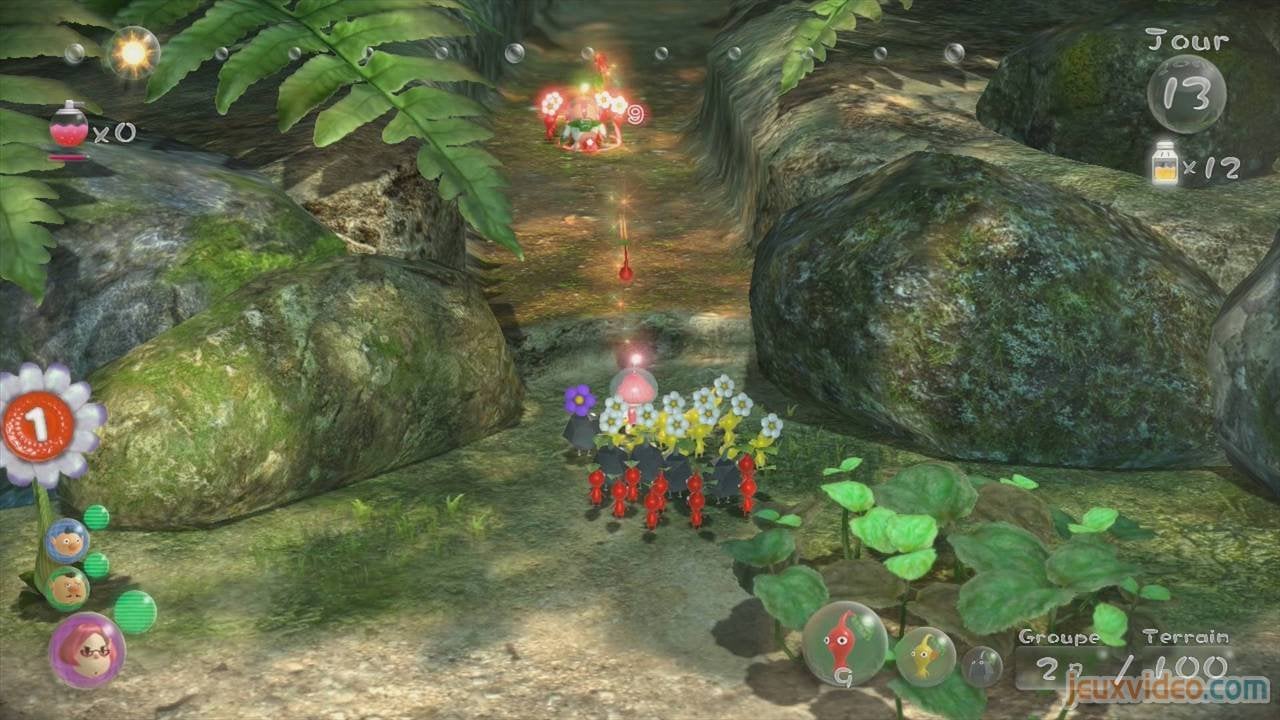Screen dimensions: 1280x720
Task: Select the red Pikmin type bubble
Action: click(x=845, y=647)
